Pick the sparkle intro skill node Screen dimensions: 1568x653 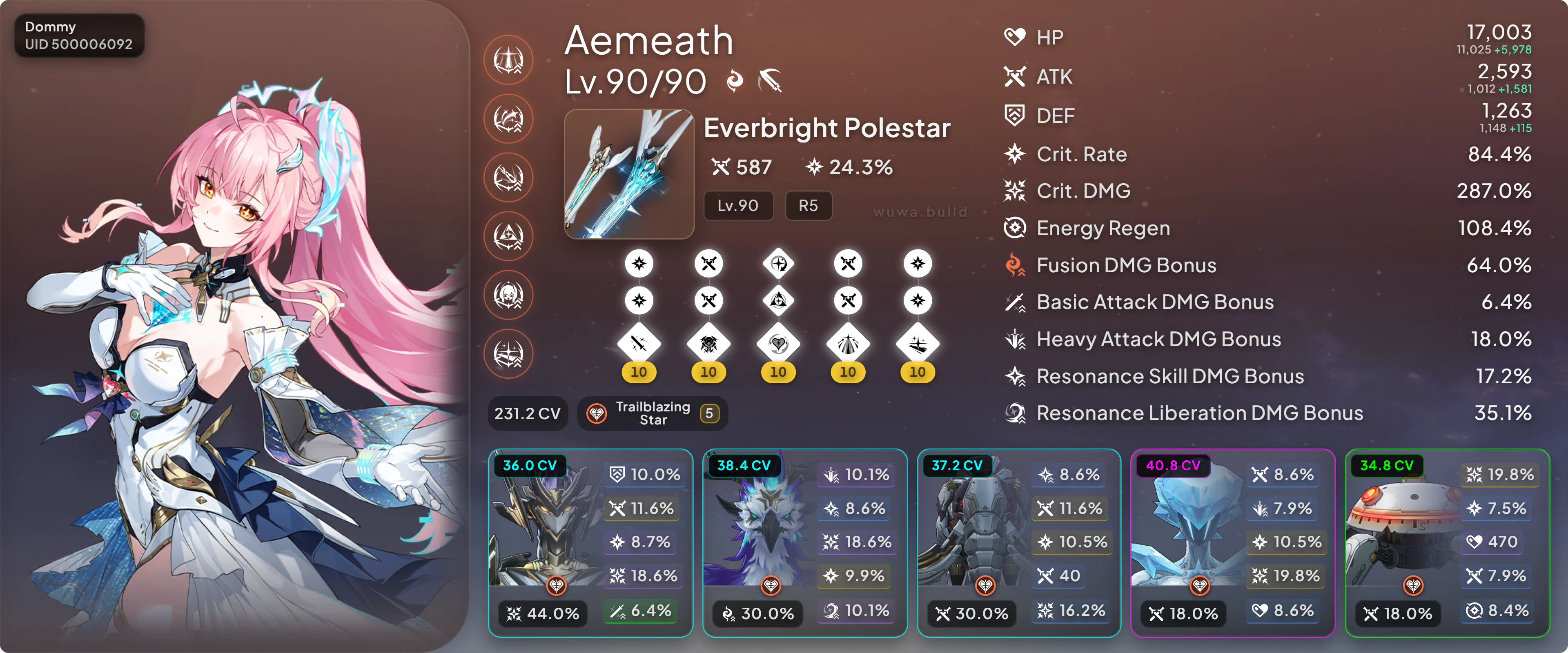tap(917, 344)
